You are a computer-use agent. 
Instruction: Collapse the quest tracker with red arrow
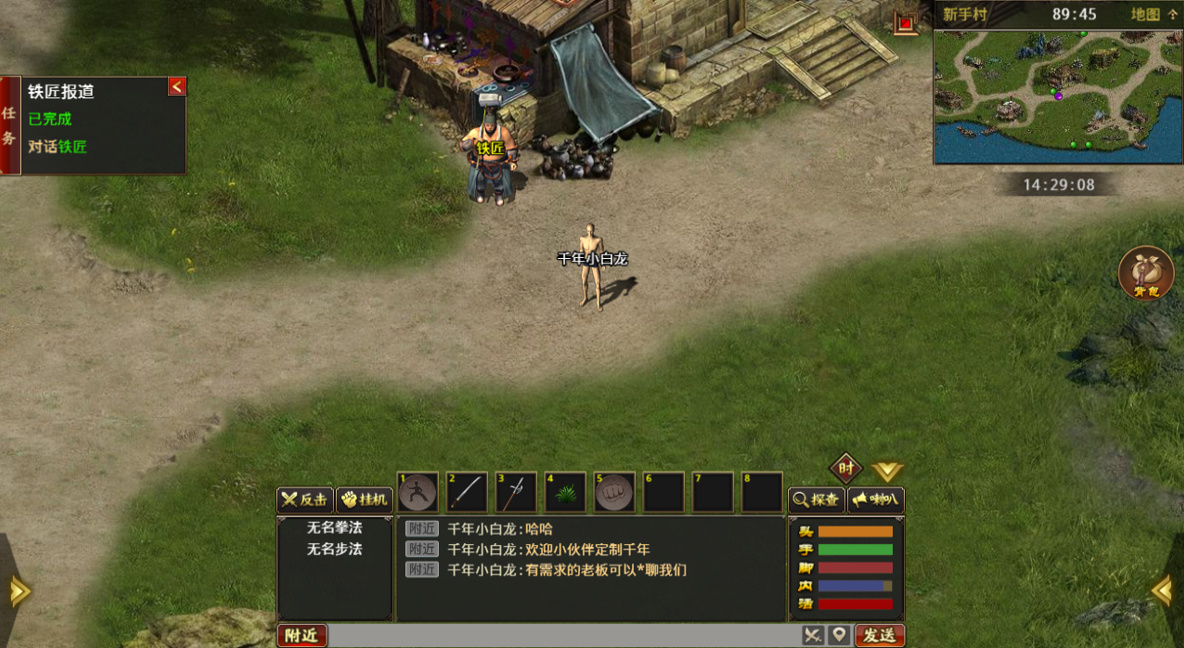[x=177, y=87]
